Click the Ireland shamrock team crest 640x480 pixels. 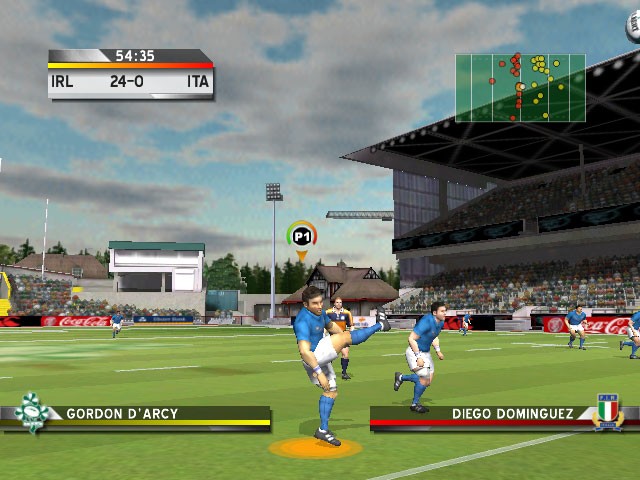pyautogui.click(x=31, y=412)
